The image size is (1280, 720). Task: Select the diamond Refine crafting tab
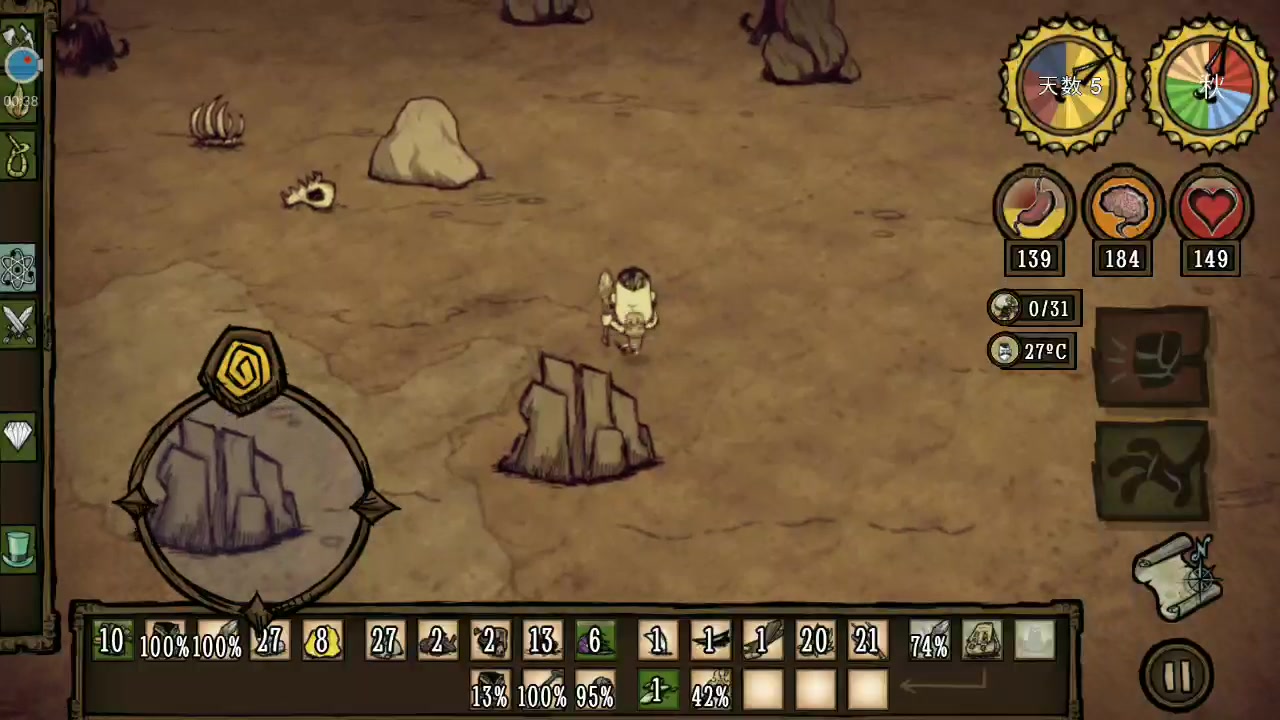pyautogui.click(x=18, y=435)
